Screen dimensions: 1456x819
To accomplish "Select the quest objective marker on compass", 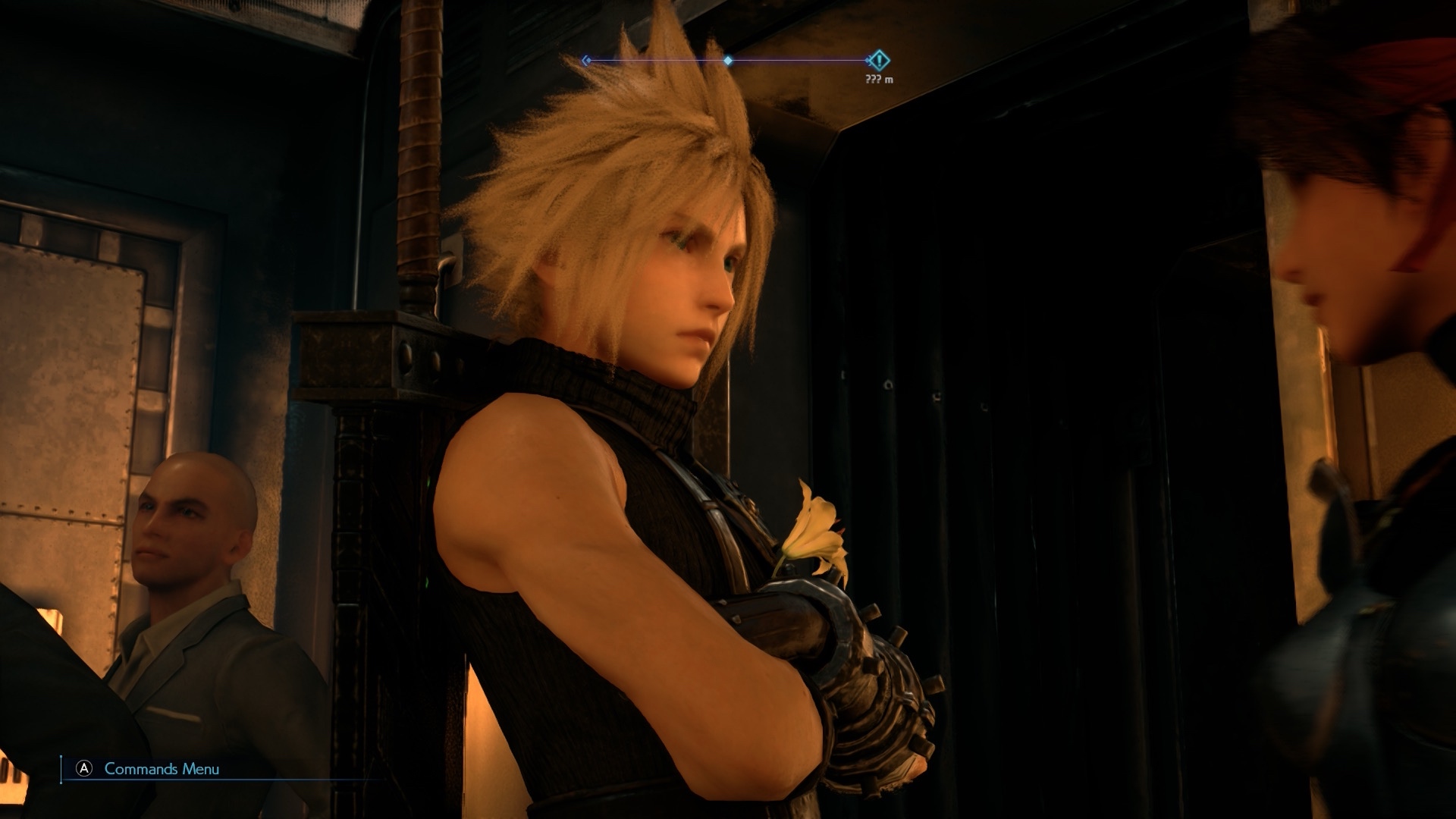I will [x=878, y=60].
